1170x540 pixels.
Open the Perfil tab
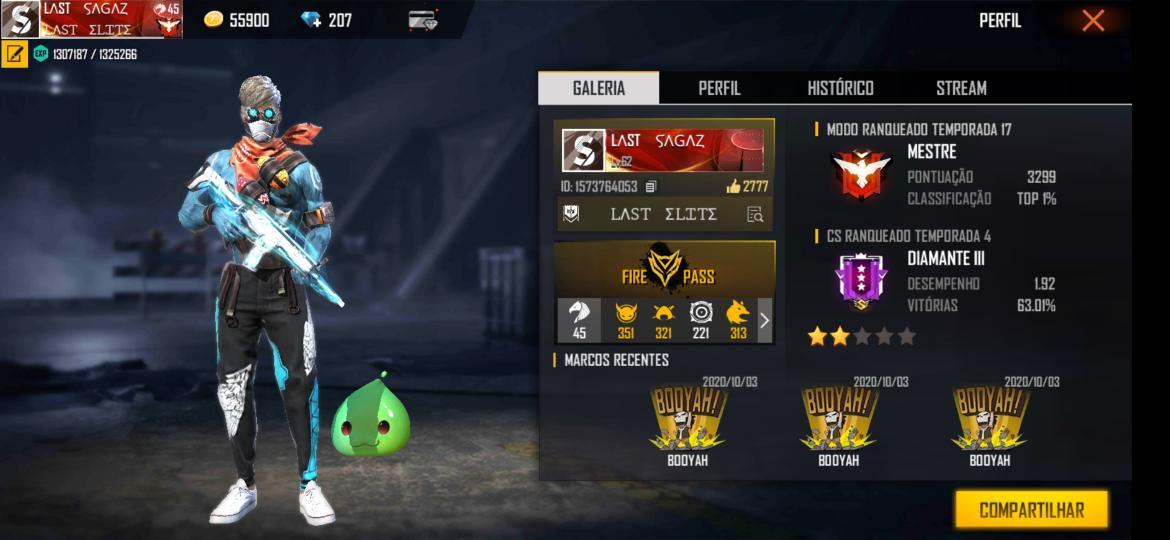pos(719,88)
